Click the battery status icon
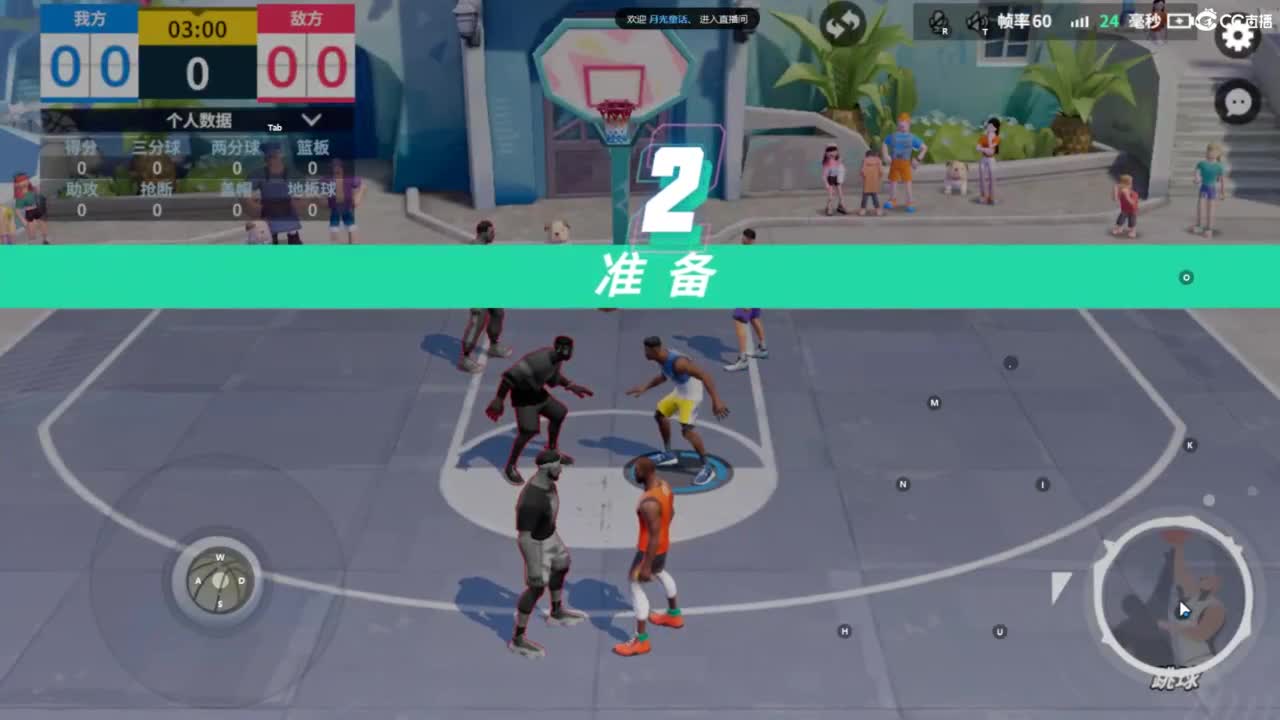 coord(1182,21)
